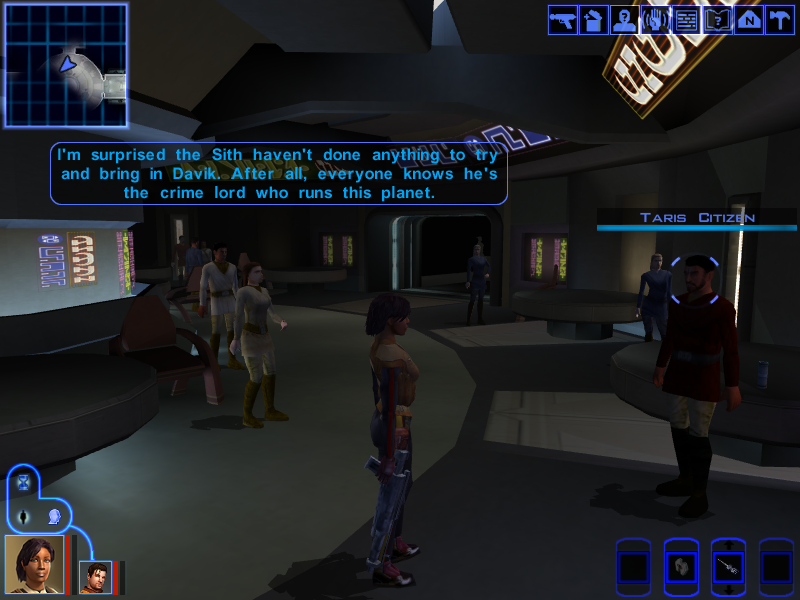
Task: Use the stimulant syringe quick slot
Action: click(x=728, y=568)
